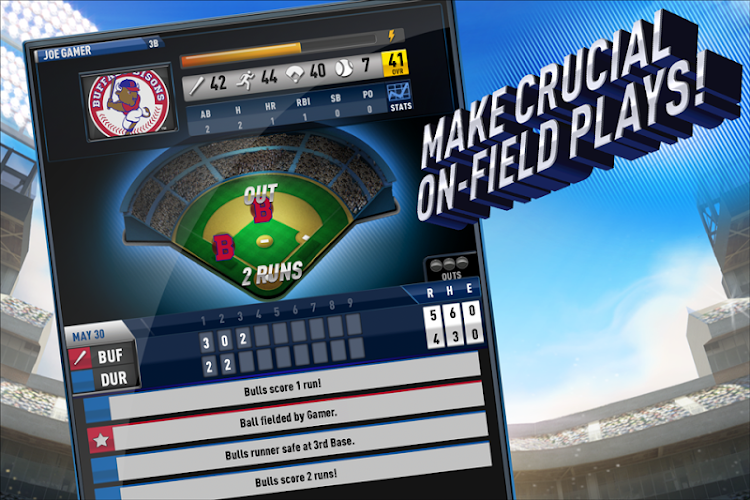Screen dimensions: 750x500
Task: Tap the Joe Gamer player name banner
Action: point(75,56)
